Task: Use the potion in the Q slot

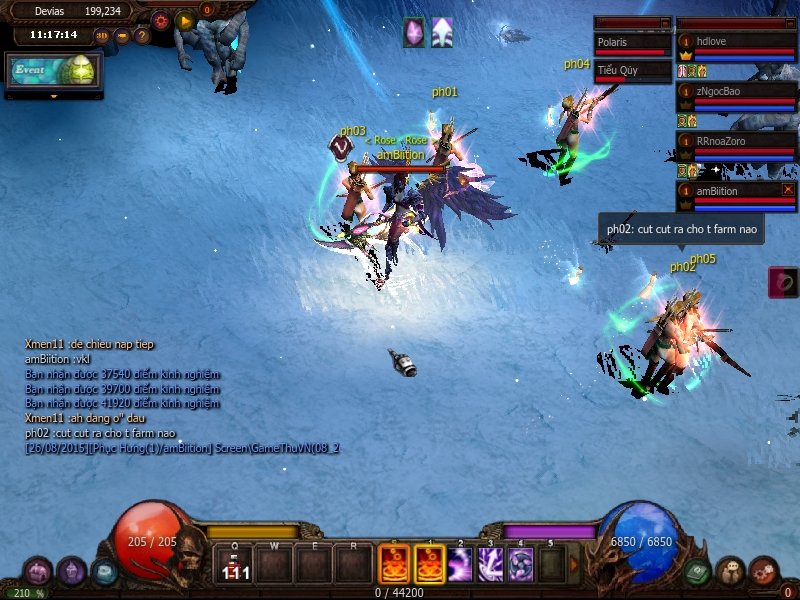Action: [x=235, y=565]
